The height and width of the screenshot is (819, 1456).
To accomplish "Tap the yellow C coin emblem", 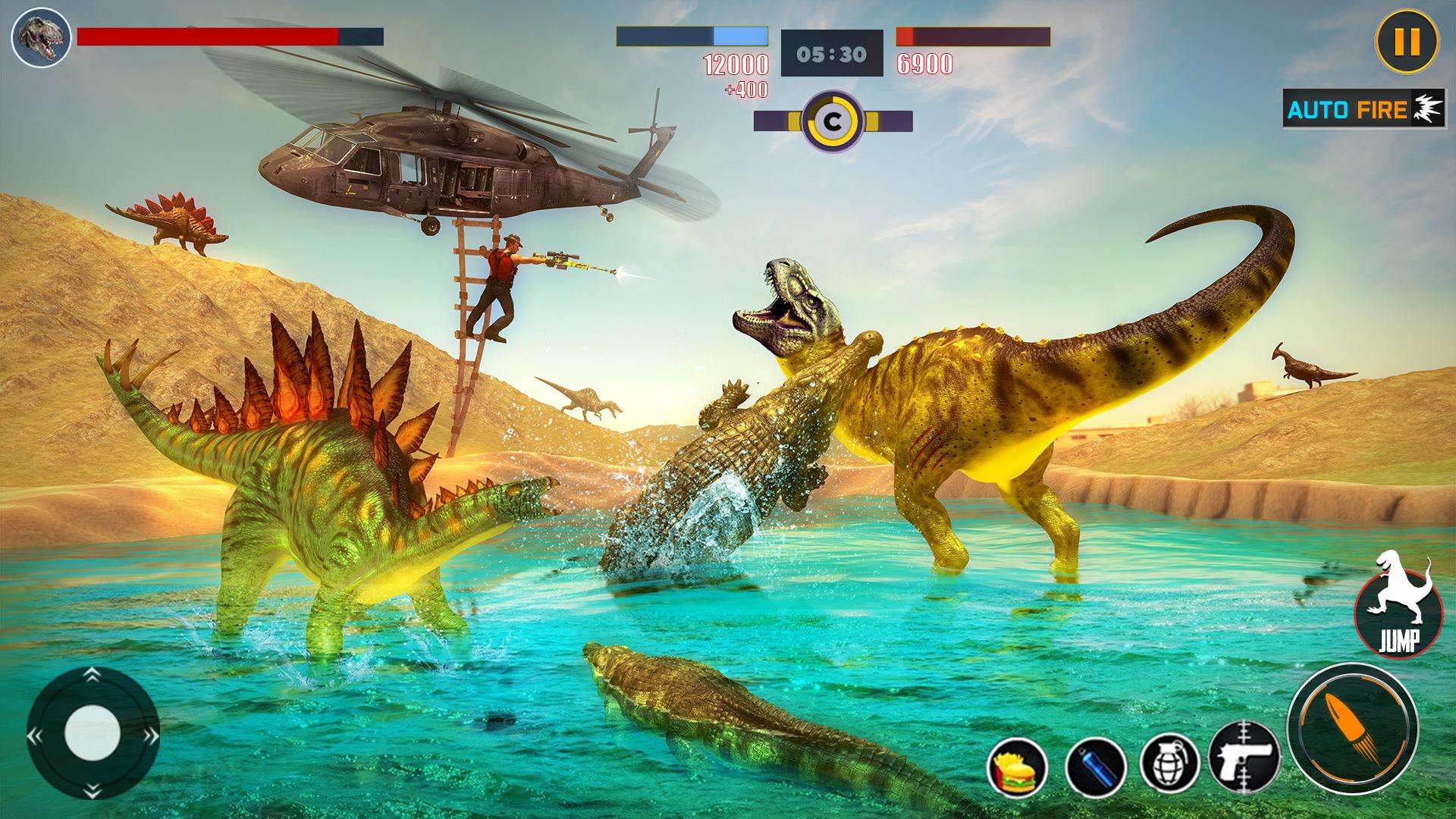I will coord(832,121).
